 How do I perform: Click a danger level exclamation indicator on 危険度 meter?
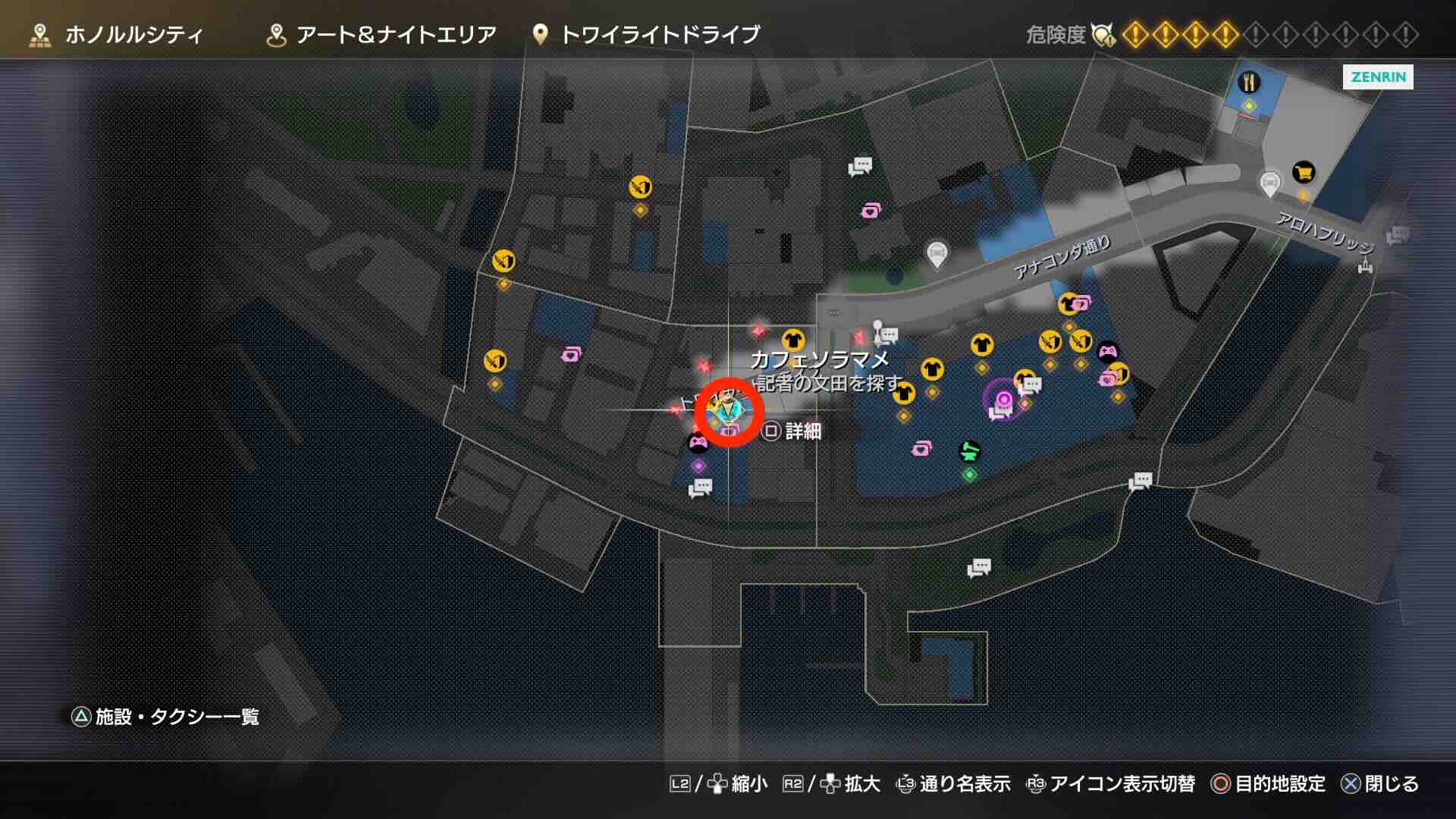click(x=1137, y=34)
